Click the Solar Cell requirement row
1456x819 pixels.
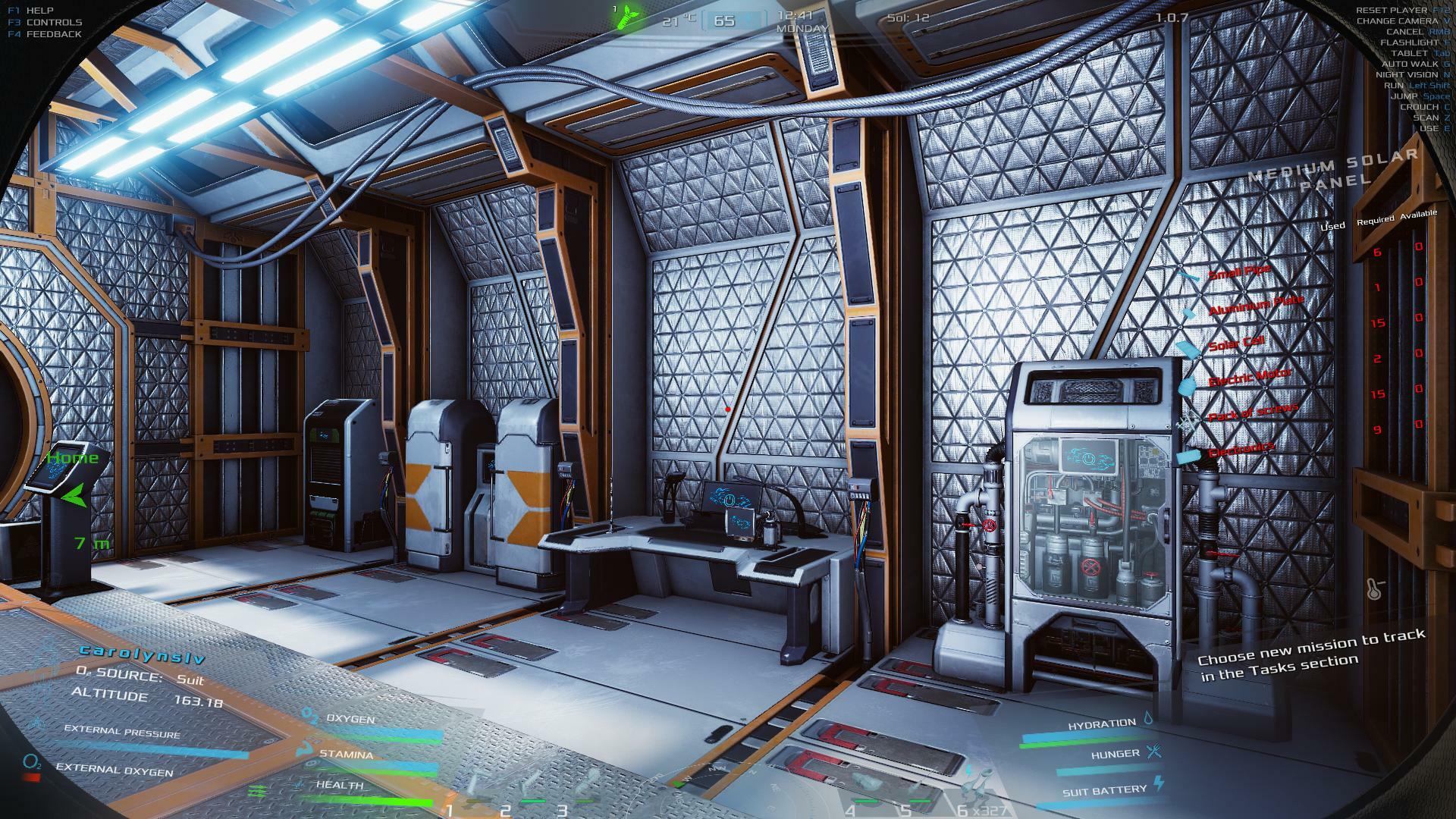click(x=1236, y=342)
